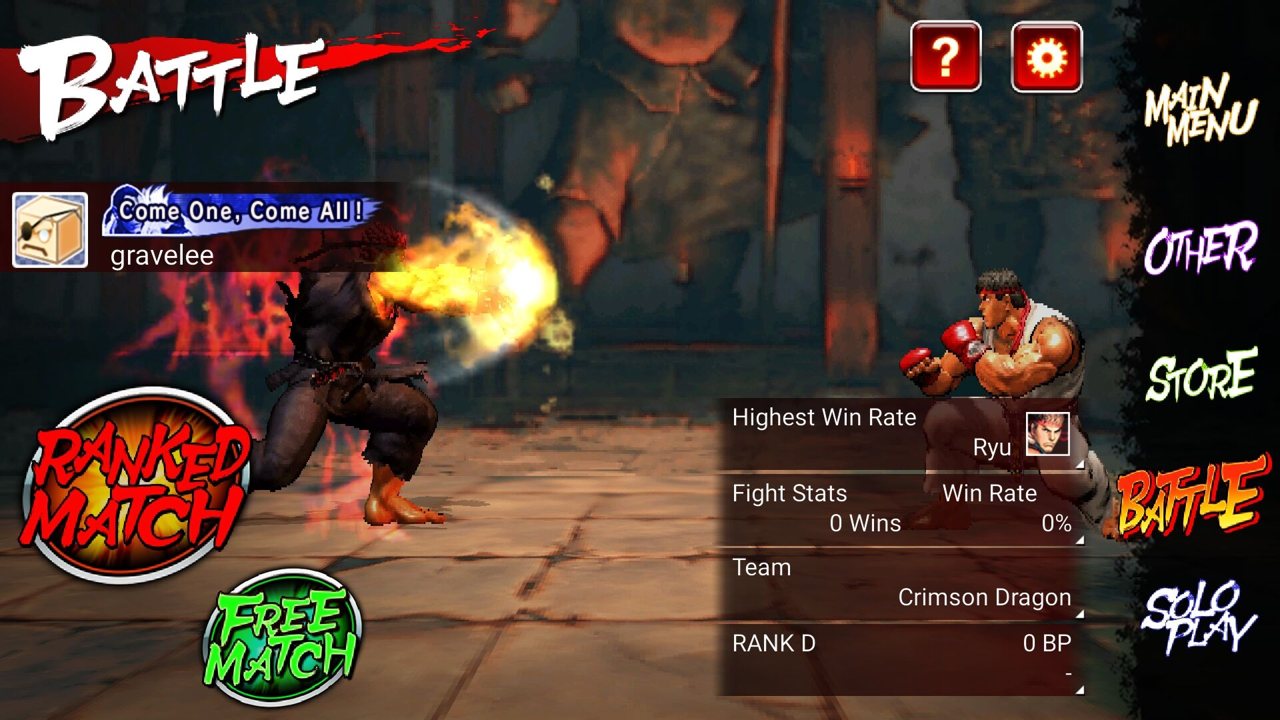Open the Other menu
Viewport: 1280px width, 720px height.
pos(1200,248)
